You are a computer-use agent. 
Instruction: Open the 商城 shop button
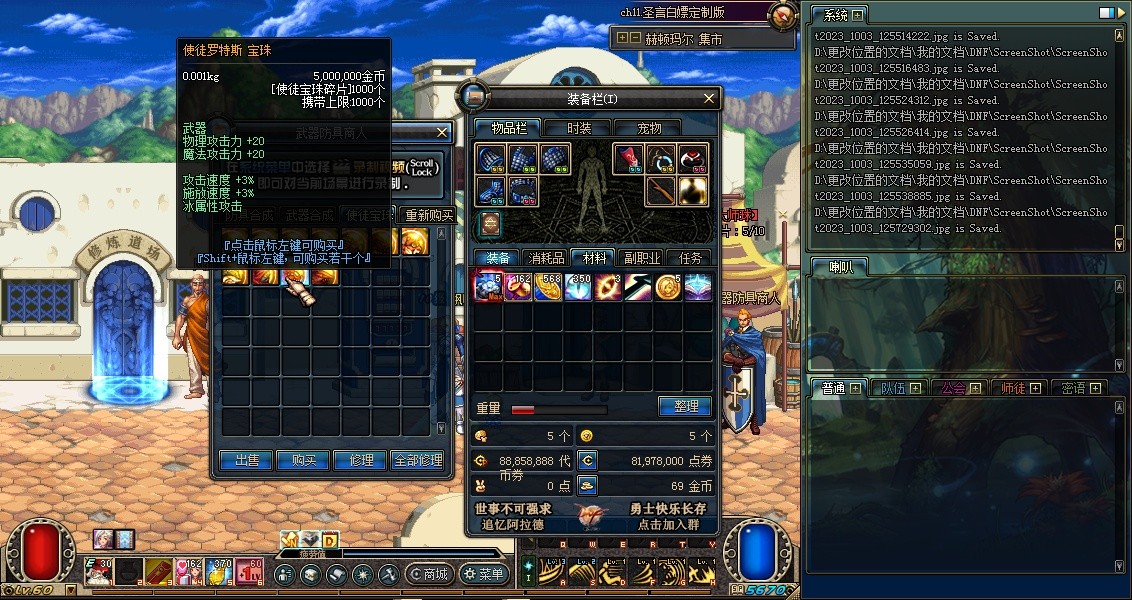(430, 575)
